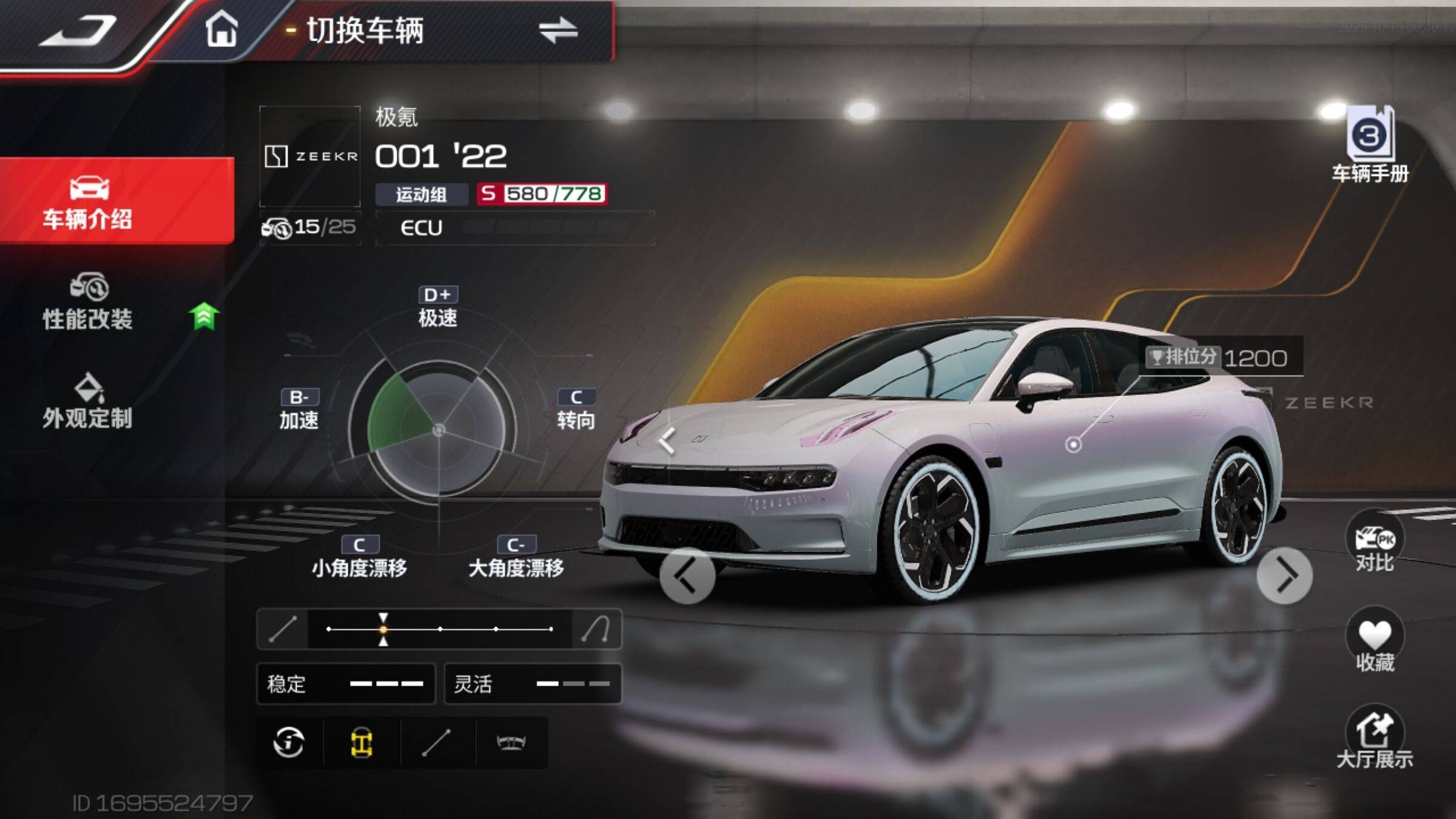Select the yellow car chassis icon
The image size is (1456, 819).
pyautogui.click(x=362, y=743)
